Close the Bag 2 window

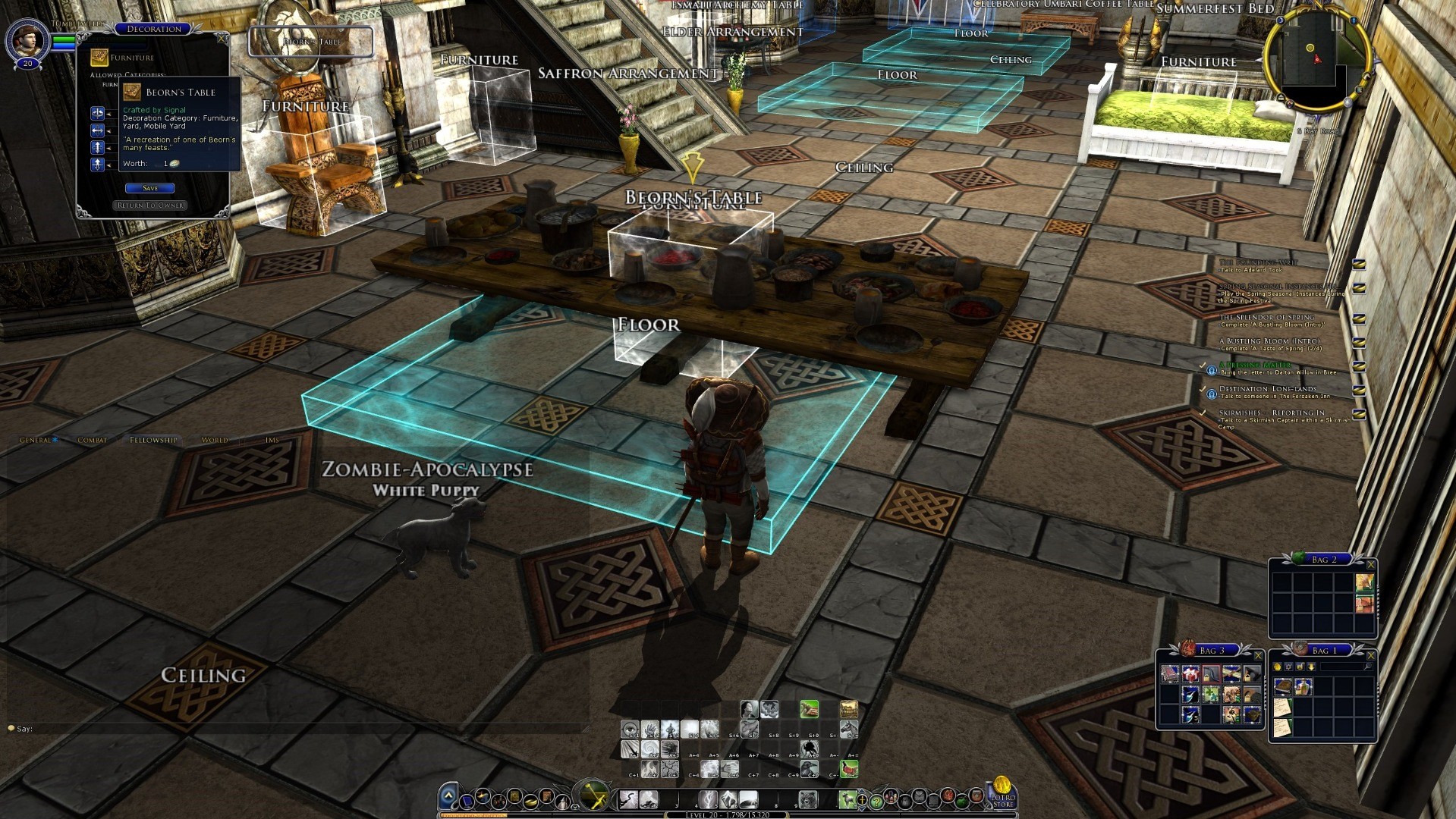tap(1370, 564)
